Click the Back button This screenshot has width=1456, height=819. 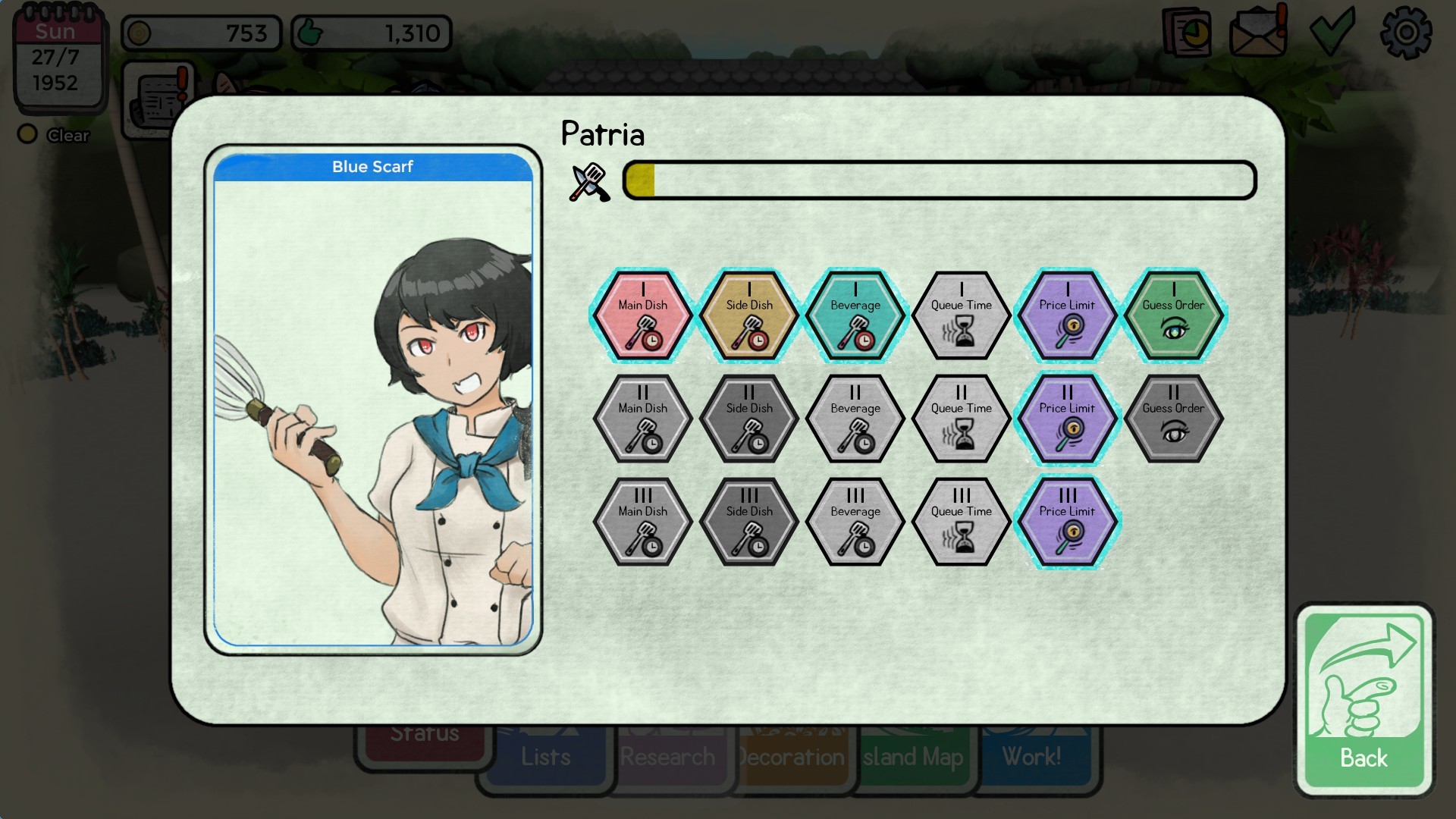(1363, 698)
